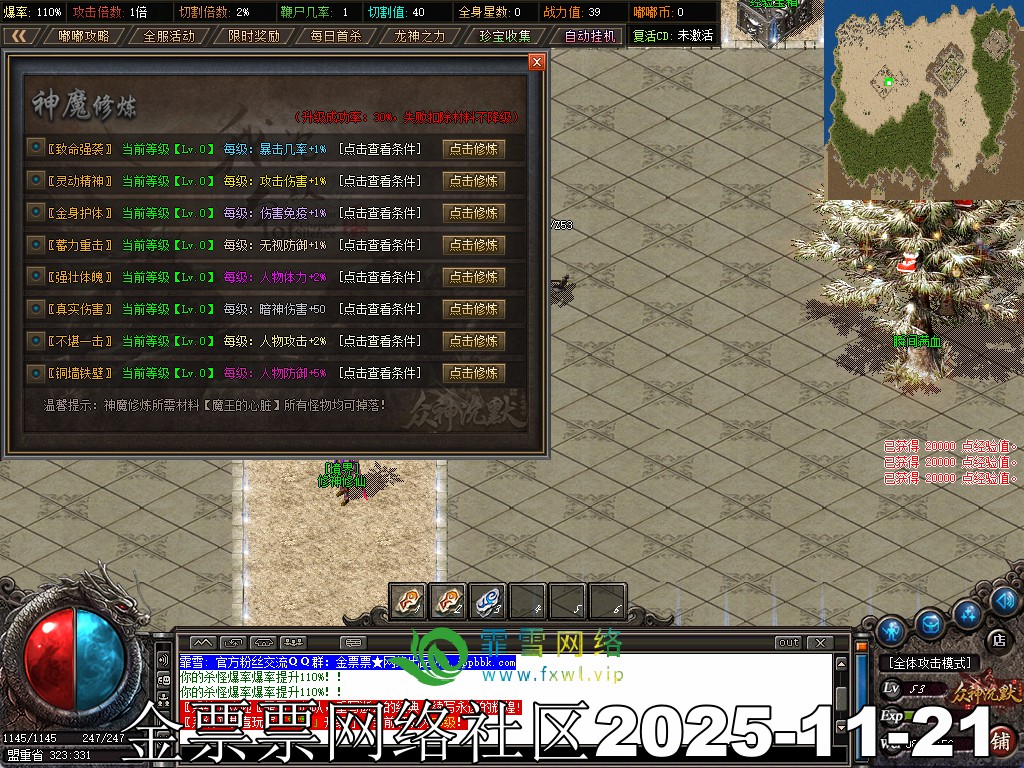
Task: View conditions for 蓄力重击
Action: click(380, 245)
